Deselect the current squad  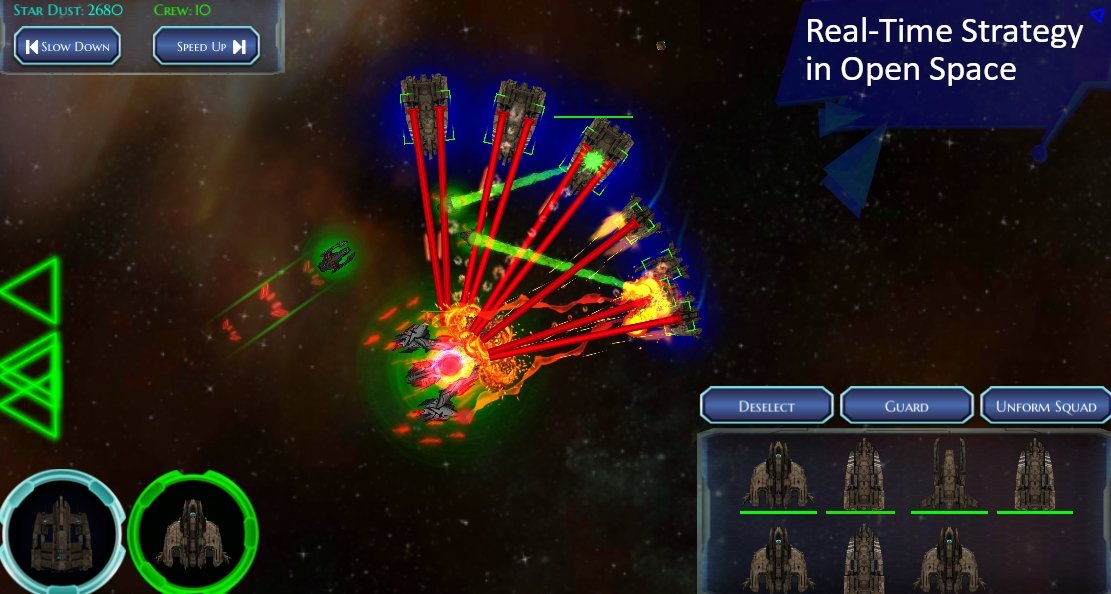[766, 406]
